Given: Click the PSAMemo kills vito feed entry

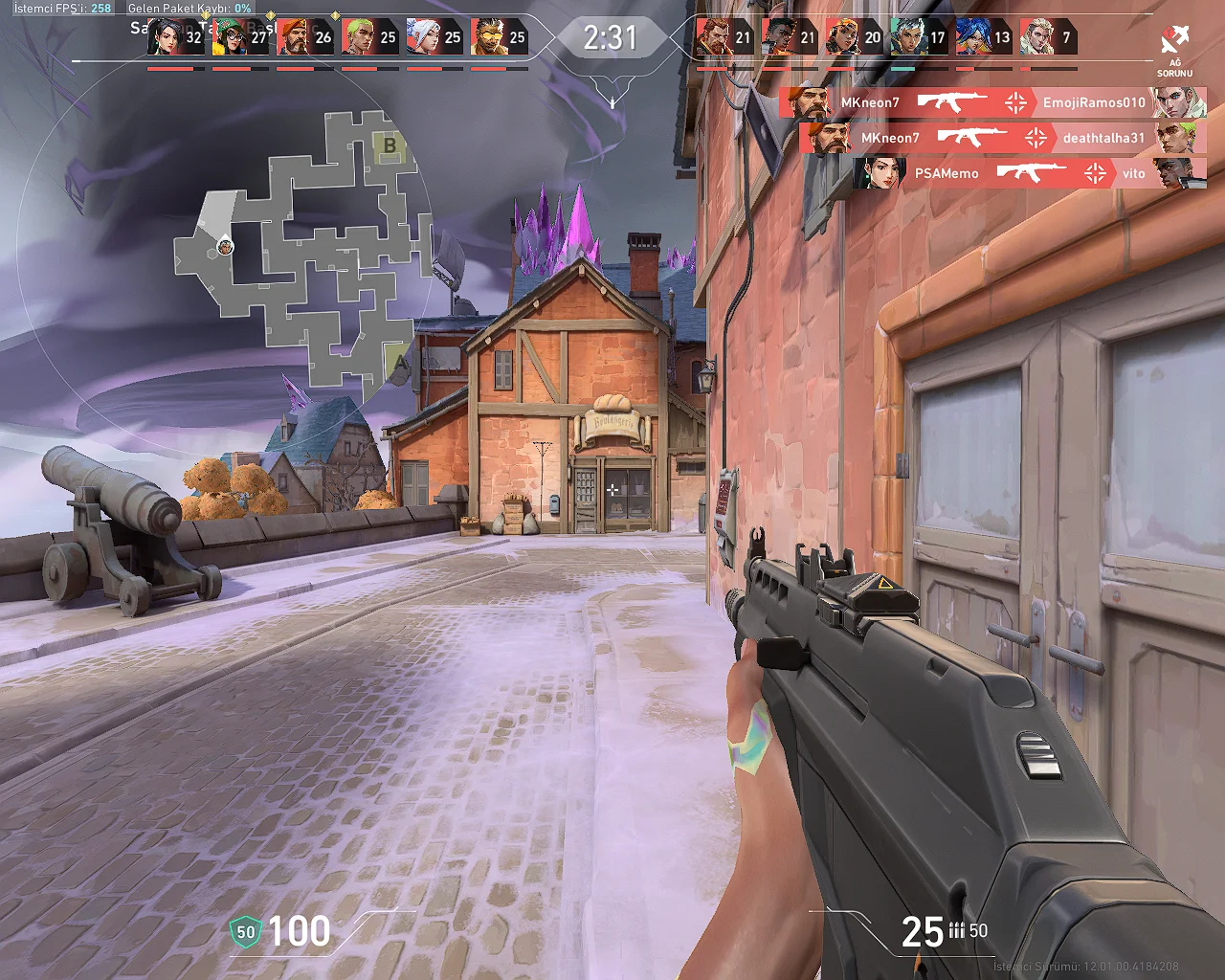Looking at the screenshot, I should 1029,173.
